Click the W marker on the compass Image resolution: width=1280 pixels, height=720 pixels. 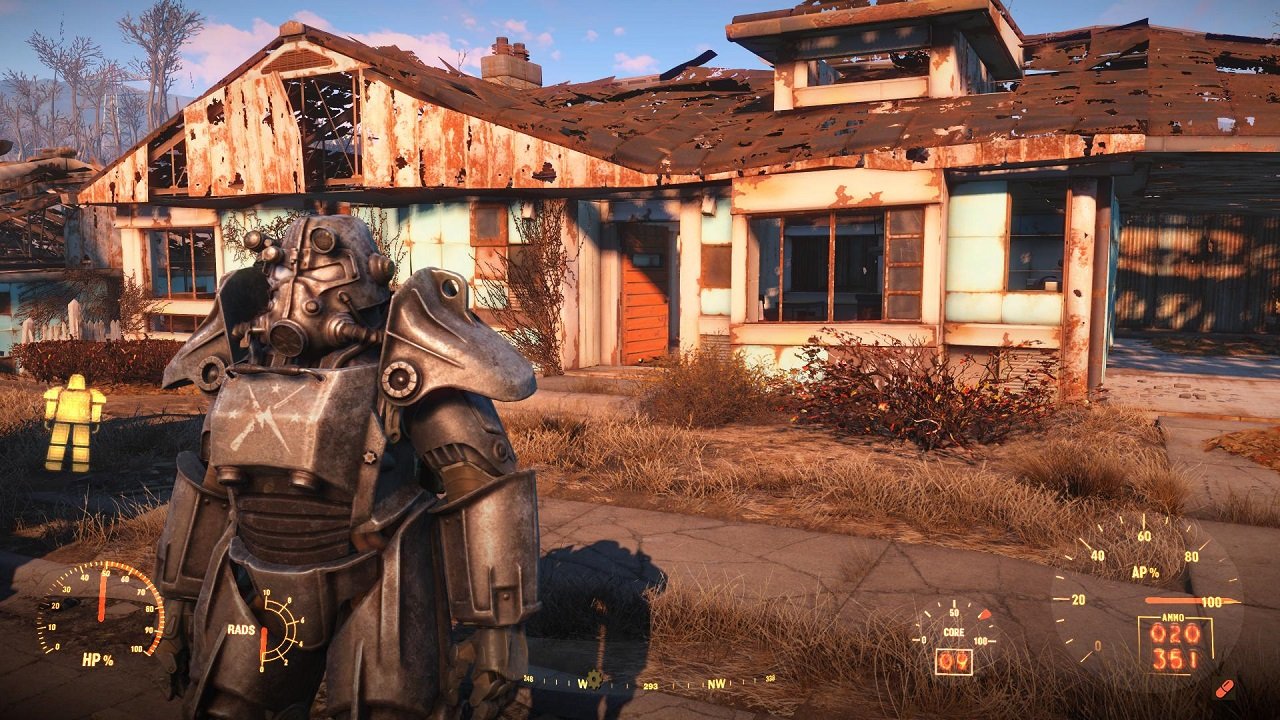(584, 684)
